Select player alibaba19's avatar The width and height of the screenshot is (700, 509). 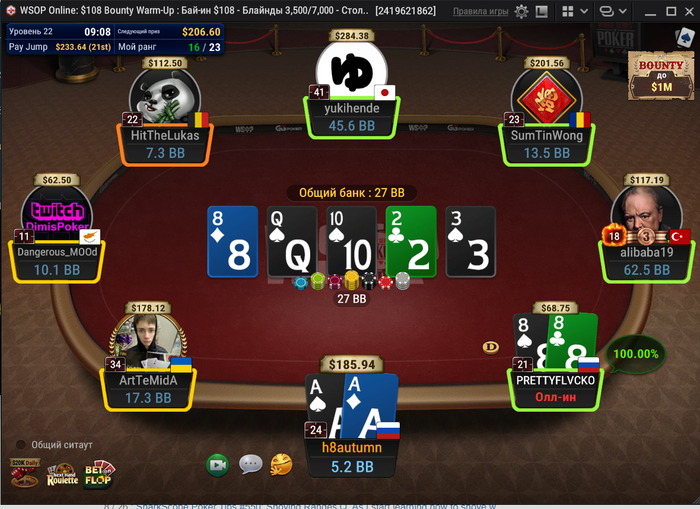coord(640,216)
